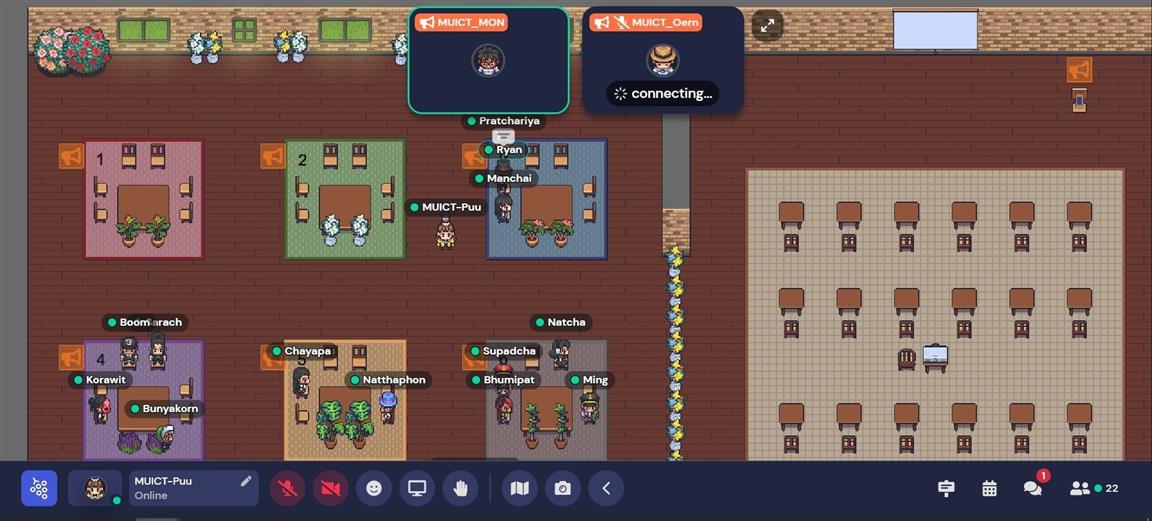Viewport: 1152px width, 521px height.
Task: Take a photo with the camera icon
Action: pos(563,488)
